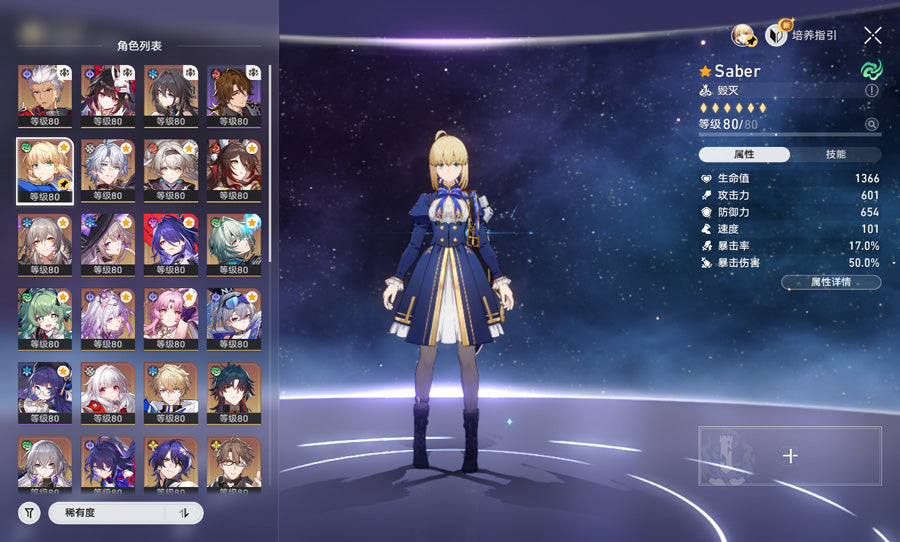
Task: Show path info via the exclamation icon
Action: point(871,91)
